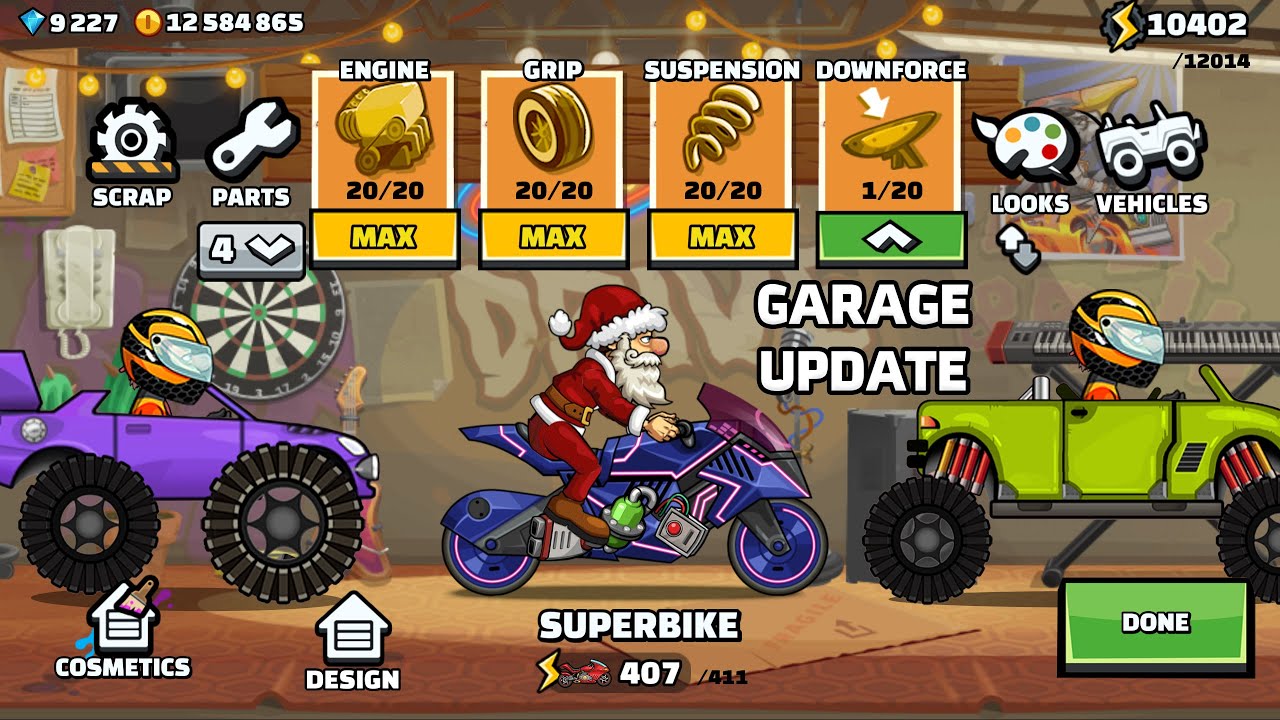
Task: Open the Cosmetics garage menu
Action: 122,630
